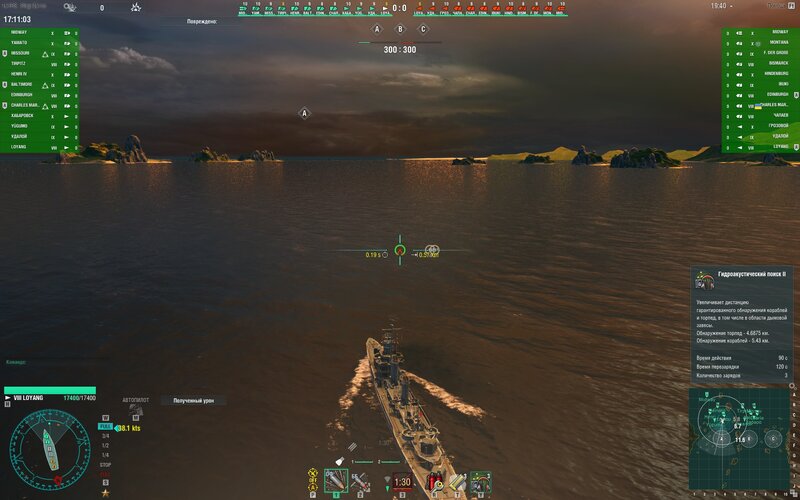The image size is (800, 500).
Task: Toggle anti-aircraft defenses off icon
Action: 314,471
